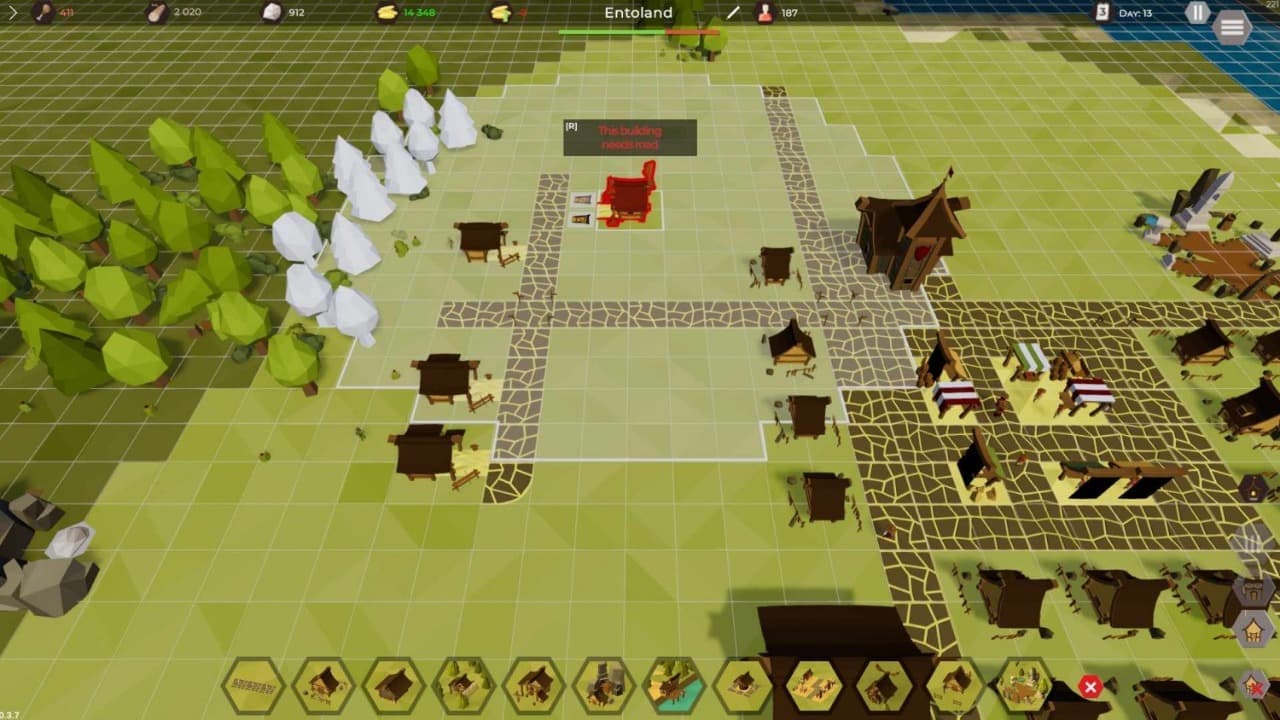Open the house build category
The height and width of the screenshot is (720, 1280).
1253,630
